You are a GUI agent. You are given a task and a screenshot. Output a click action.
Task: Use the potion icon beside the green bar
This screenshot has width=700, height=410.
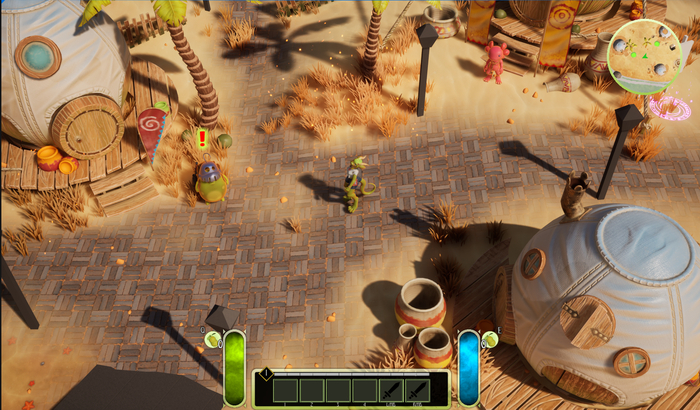pyautogui.click(x=213, y=340)
